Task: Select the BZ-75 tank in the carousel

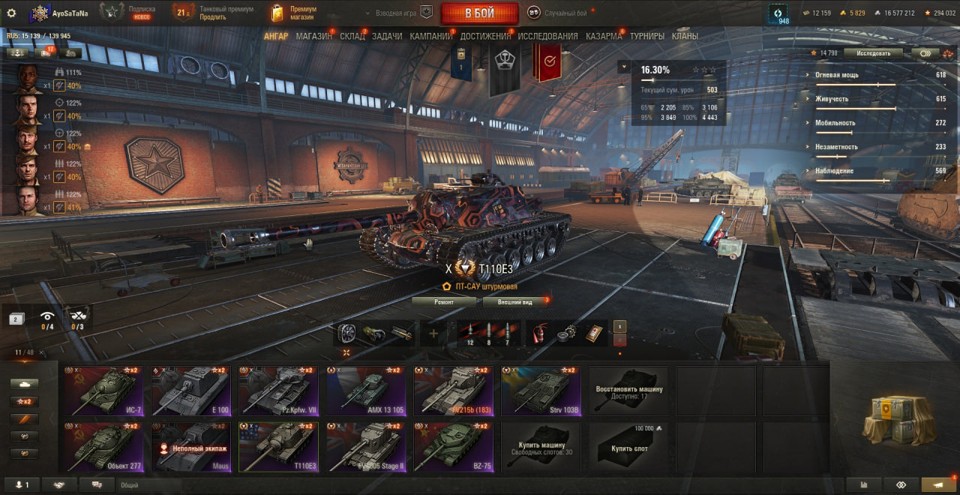Action: tap(453, 445)
